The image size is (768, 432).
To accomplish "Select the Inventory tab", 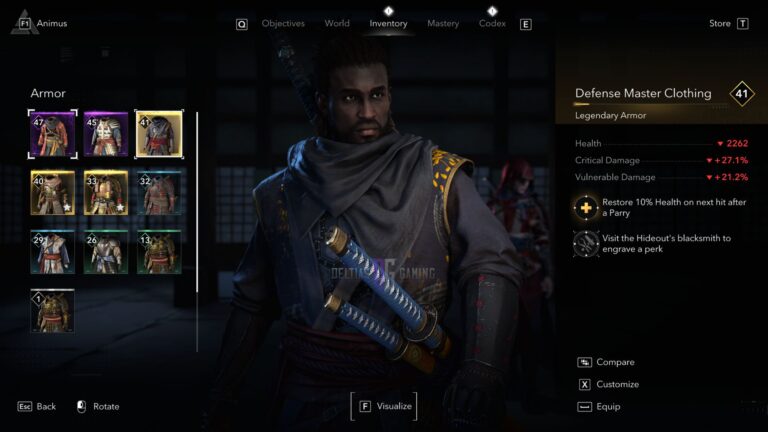I will [x=388, y=23].
